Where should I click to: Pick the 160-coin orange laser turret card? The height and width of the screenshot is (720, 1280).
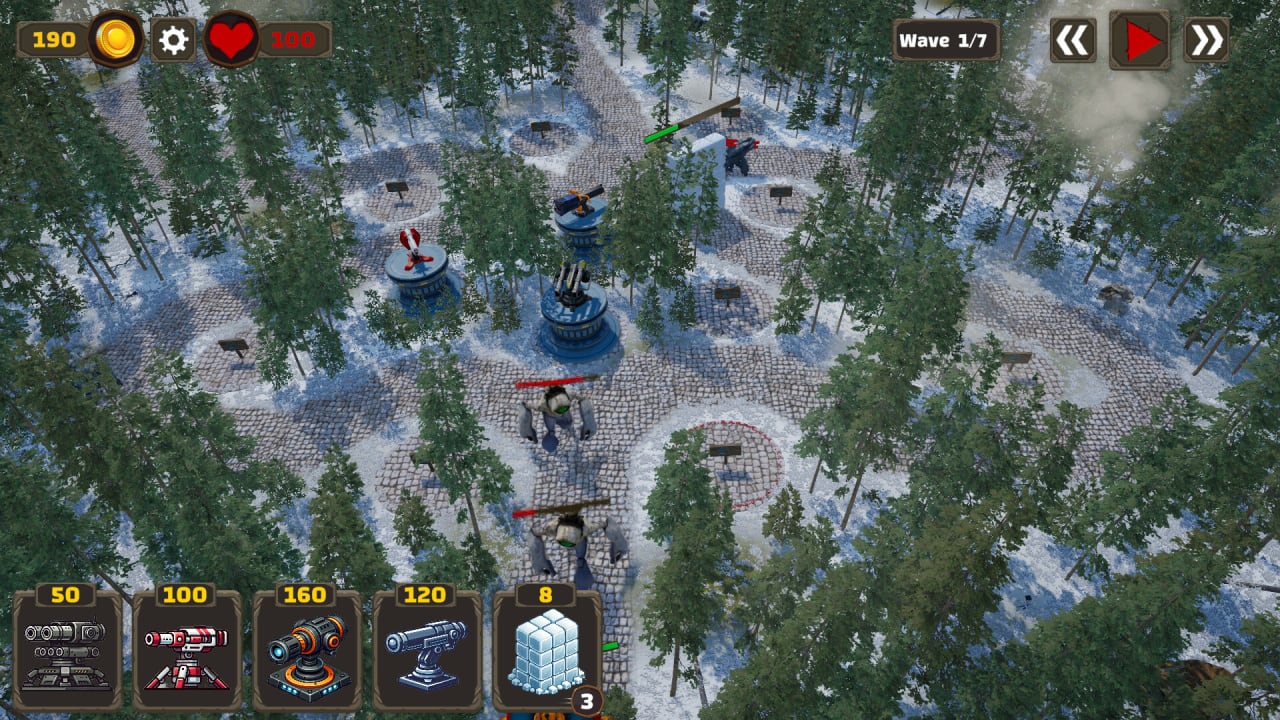coord(307,650)
